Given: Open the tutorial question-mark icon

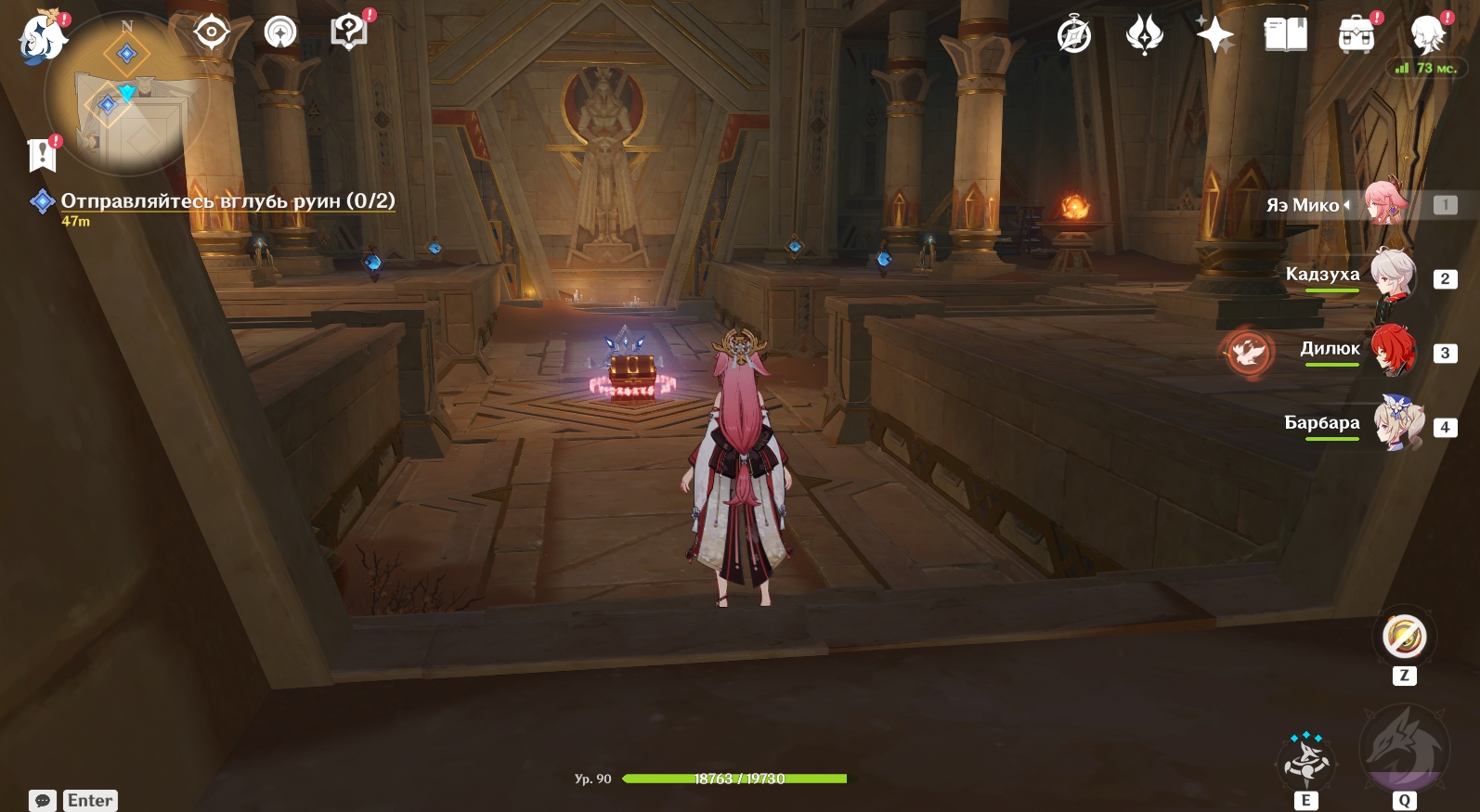Looking at the screenshot, I should [349, 33].
